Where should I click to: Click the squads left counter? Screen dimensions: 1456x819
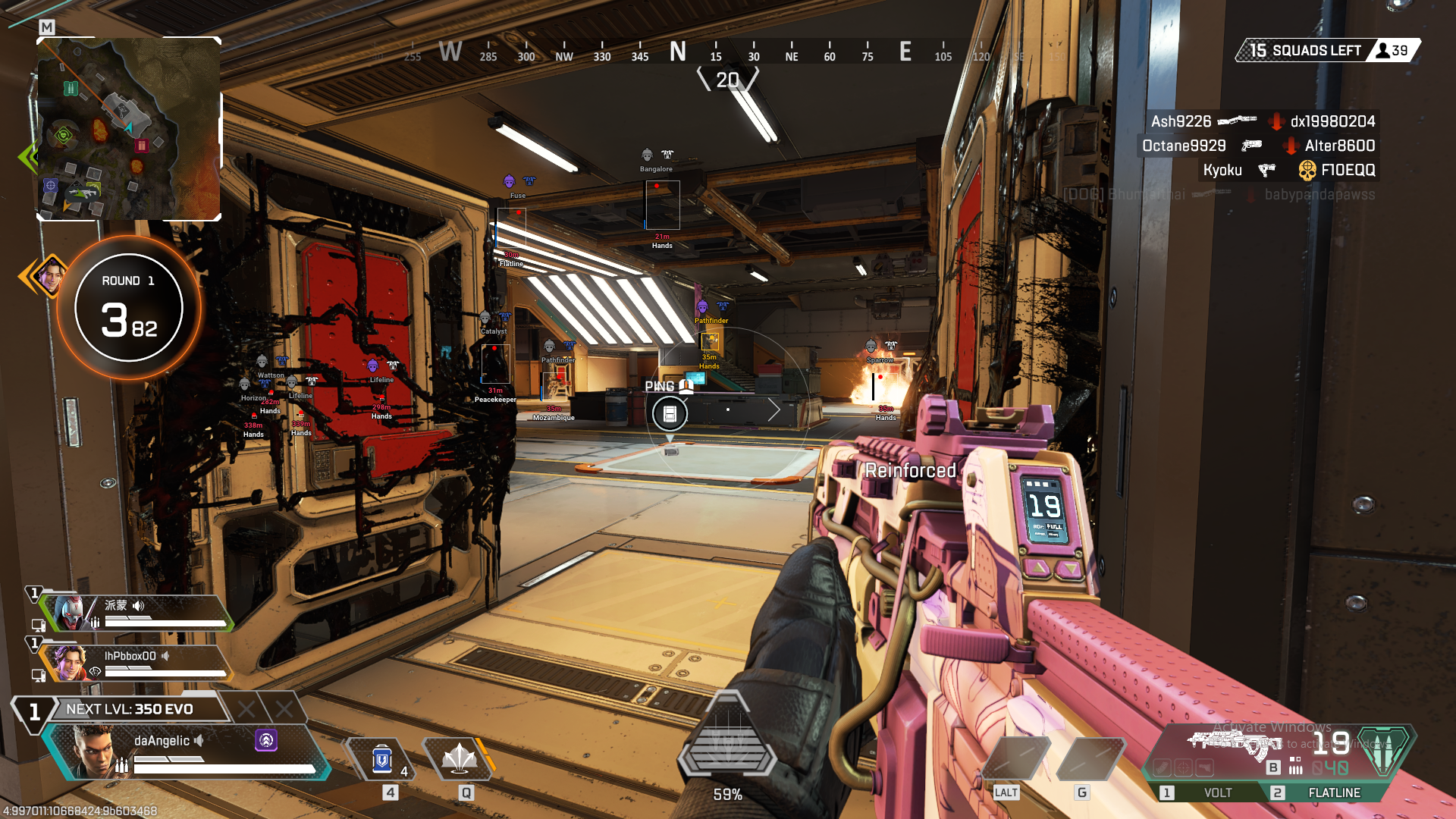point(1326,51)
